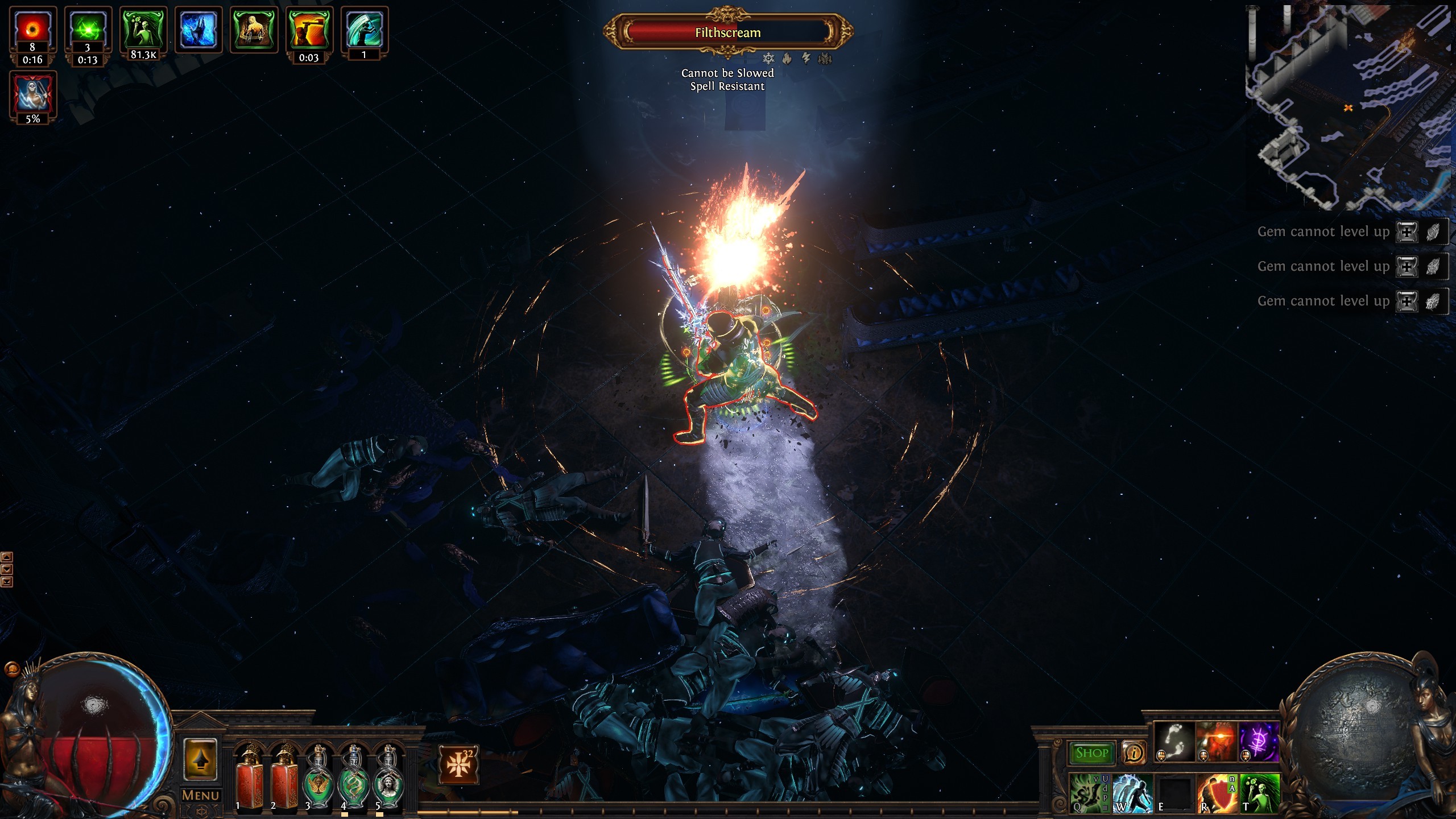1456x819 pixels.
Task: Click the lightning warrior debuff showing 5%
Action: coord(32,93)
